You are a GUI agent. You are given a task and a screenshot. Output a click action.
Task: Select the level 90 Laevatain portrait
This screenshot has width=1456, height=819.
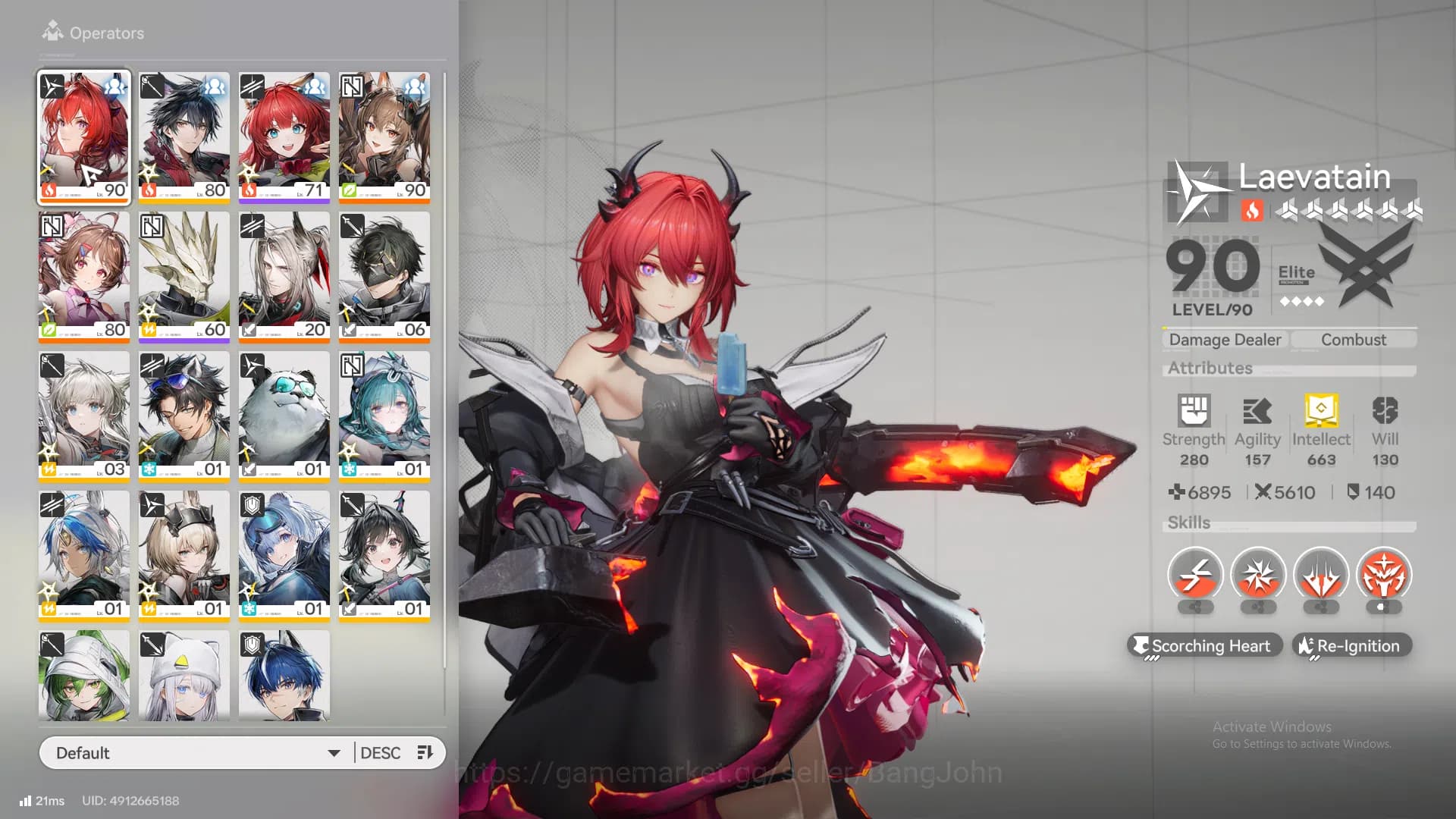pyautogui.click(x=83, y=136)
